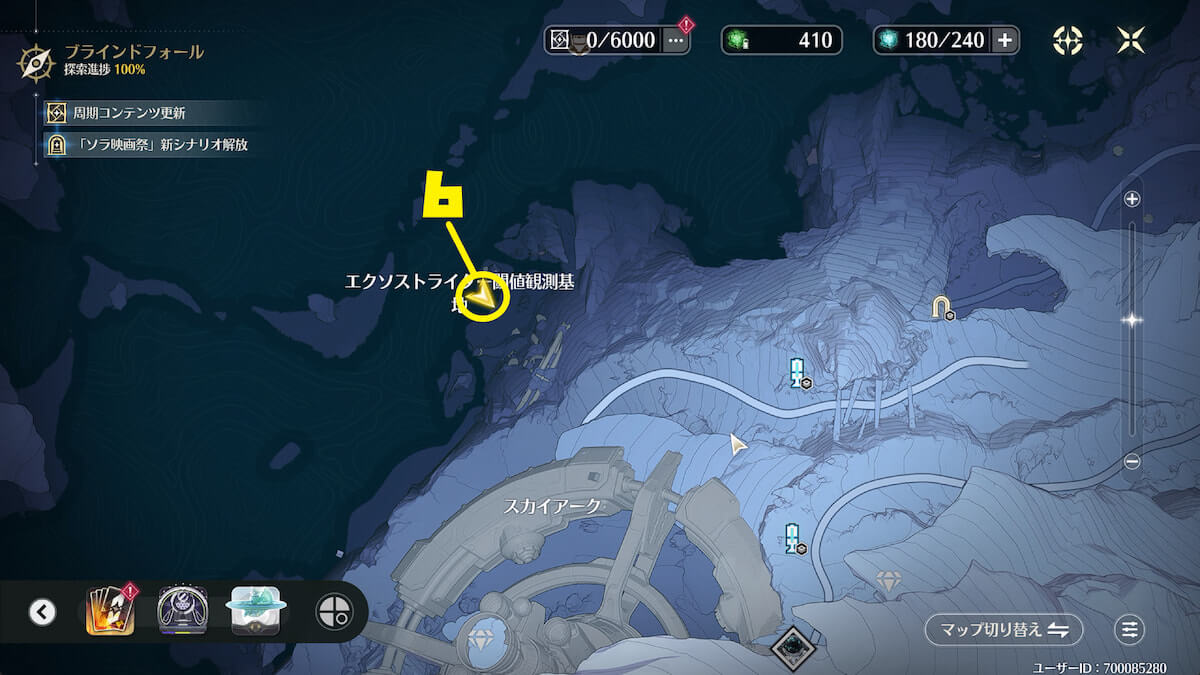Open the ブラインドフォール exploration progress compass

coord(36,61)
